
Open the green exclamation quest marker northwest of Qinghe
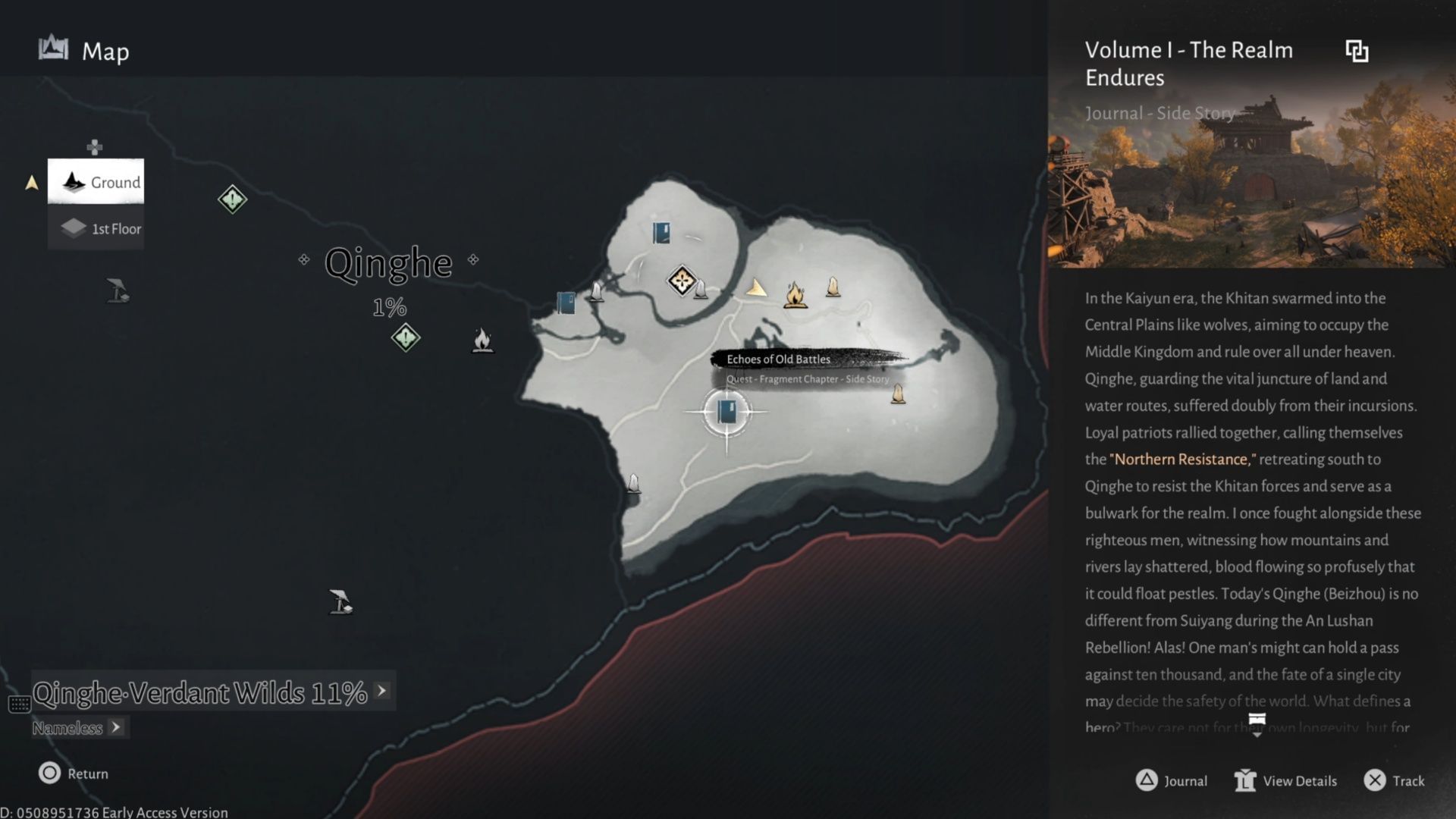[x=232, y=199]
